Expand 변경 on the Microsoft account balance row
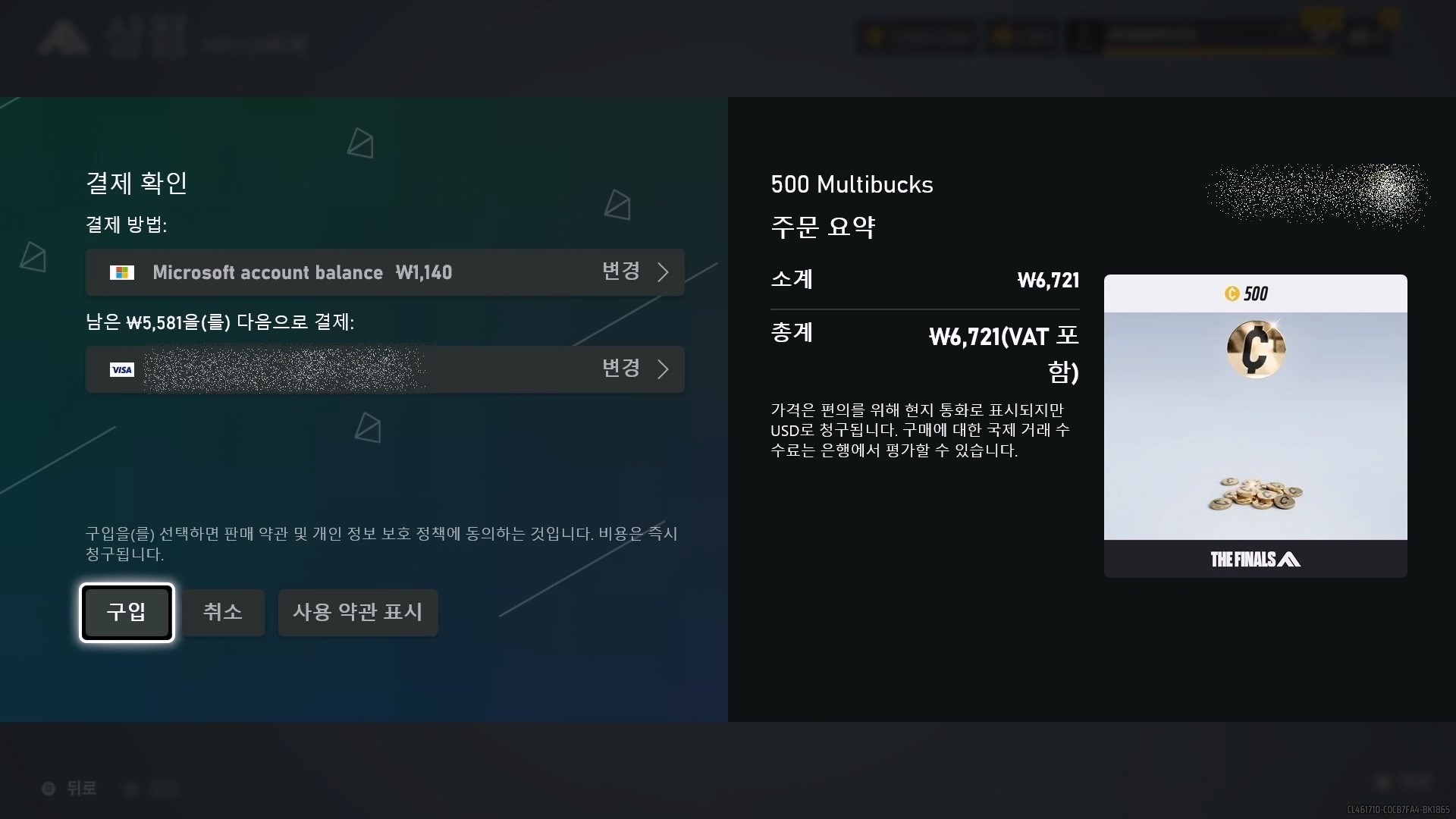The height and width of the screenshot is (819, 1456). click(x=622, y=272)
